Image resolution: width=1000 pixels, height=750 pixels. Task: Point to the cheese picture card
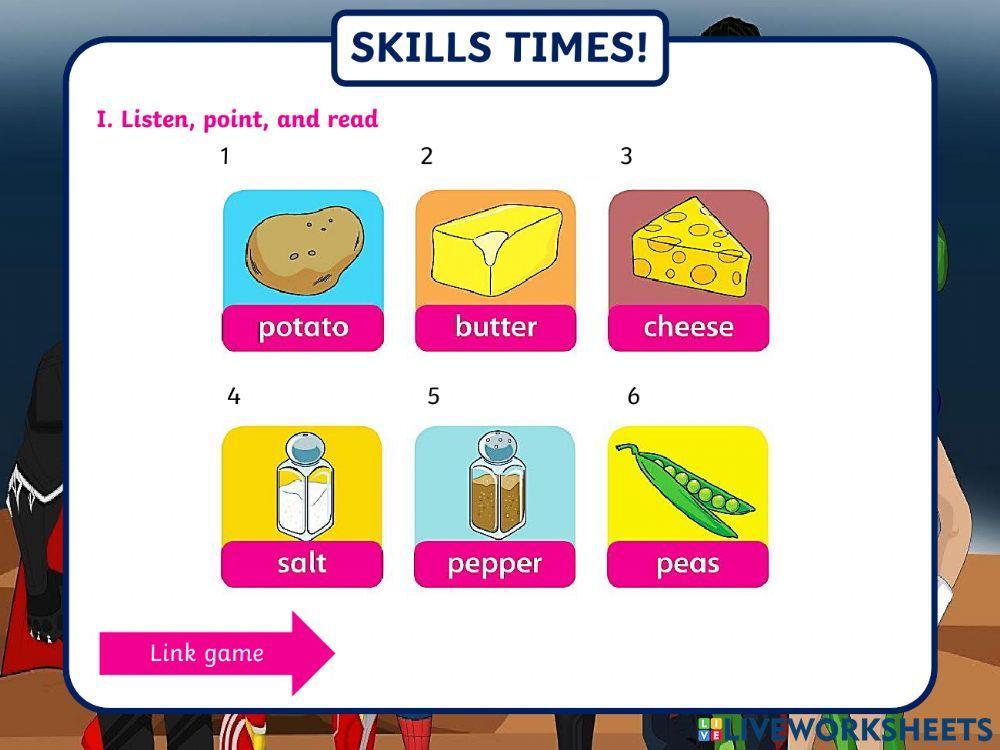click(x=688, y=270)
